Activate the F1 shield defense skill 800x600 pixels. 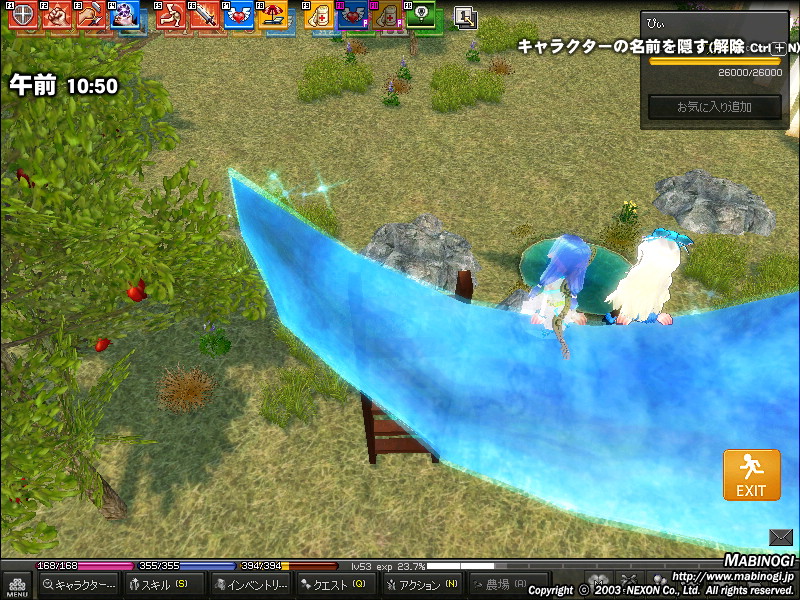click(x=22, y=15)
